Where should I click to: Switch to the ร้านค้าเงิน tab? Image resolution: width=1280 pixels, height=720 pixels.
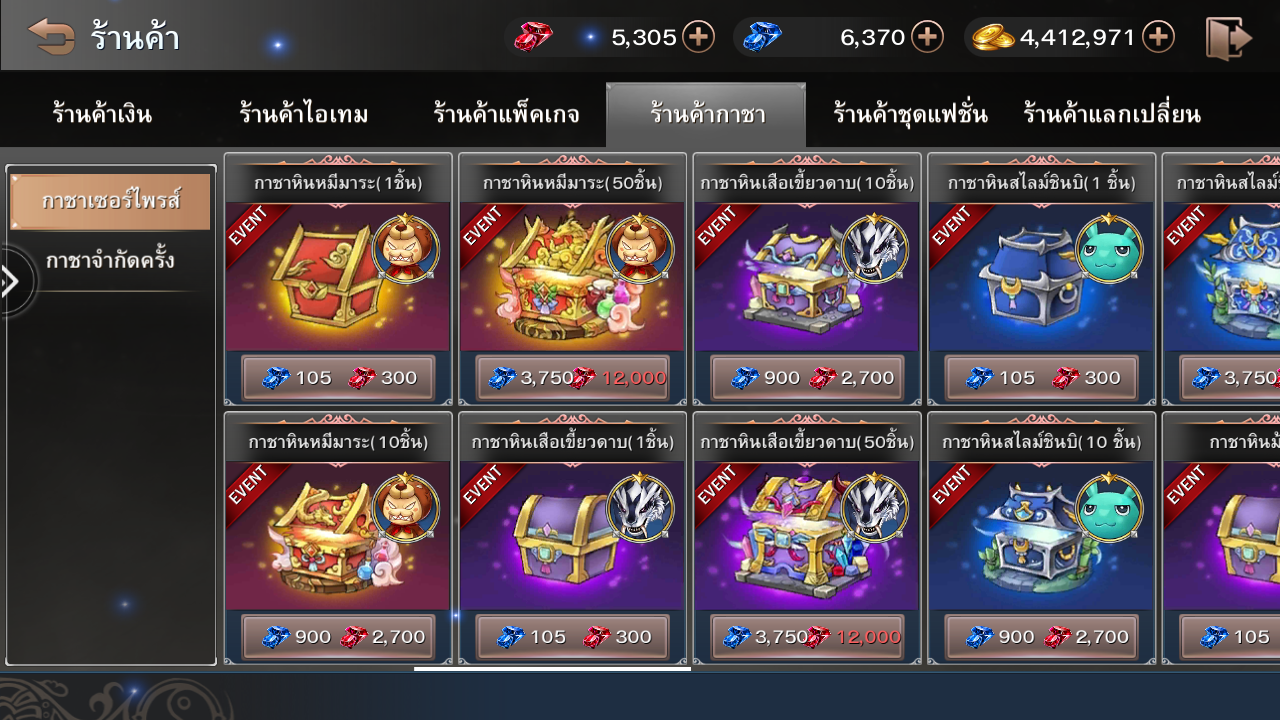[x=102, y=115]
